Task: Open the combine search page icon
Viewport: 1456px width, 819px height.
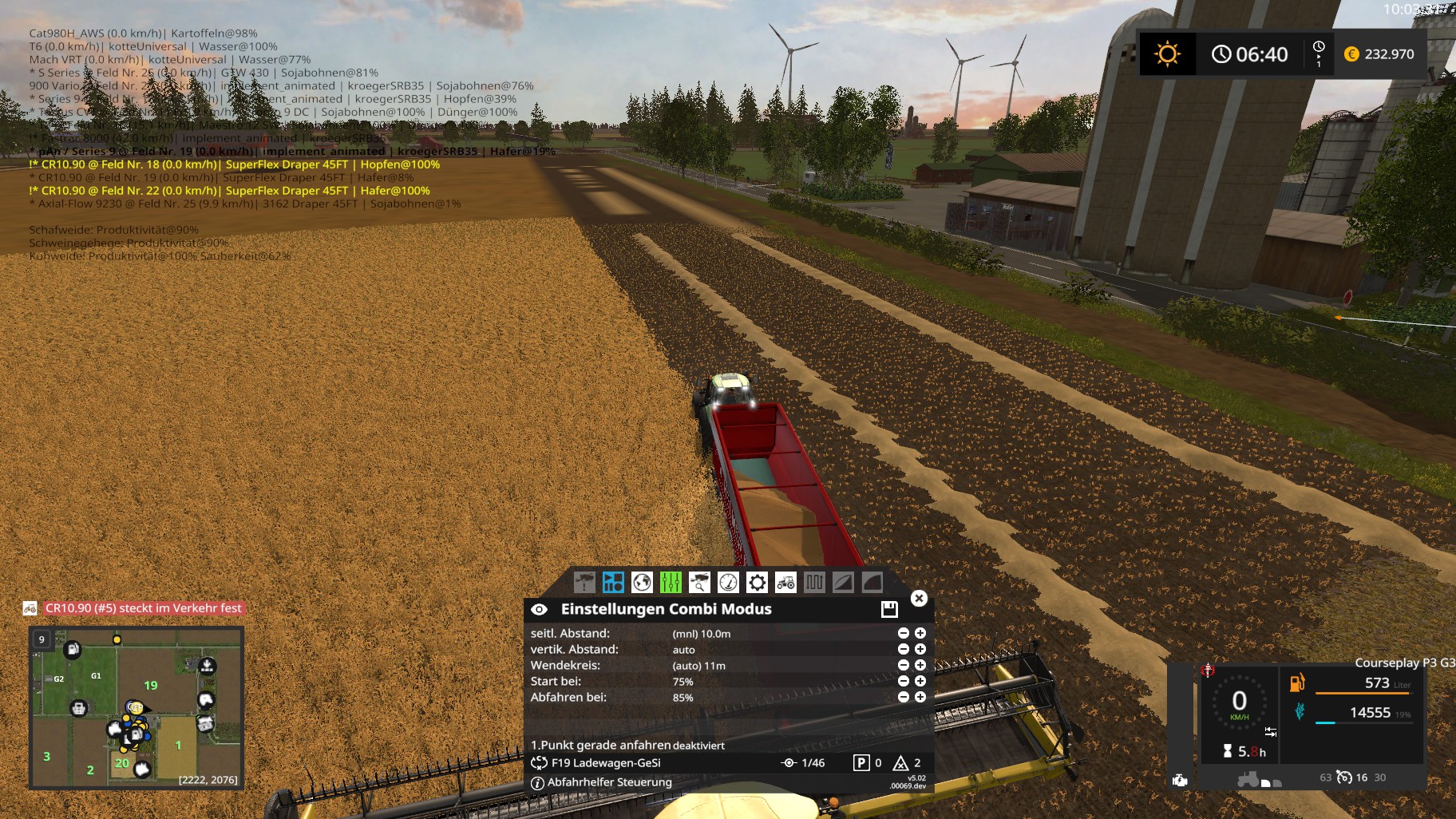Action: [x=700, y=581]
